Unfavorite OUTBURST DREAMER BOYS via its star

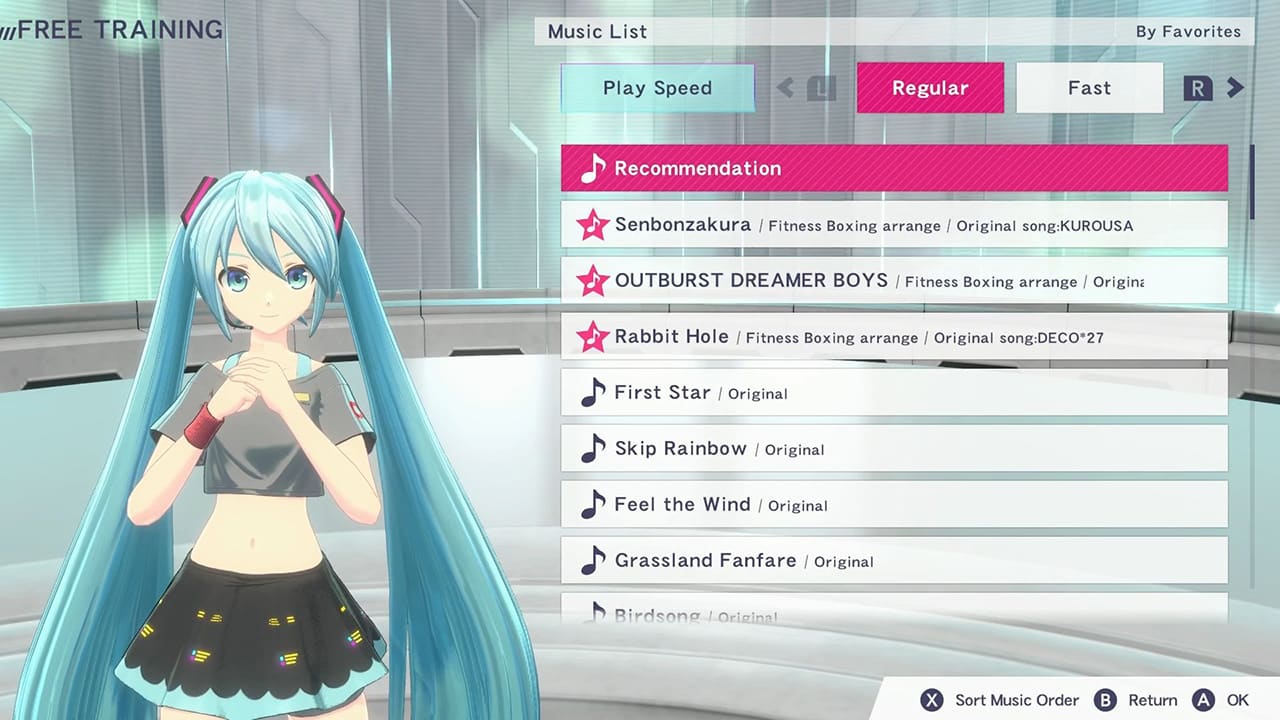coord(593,281)
